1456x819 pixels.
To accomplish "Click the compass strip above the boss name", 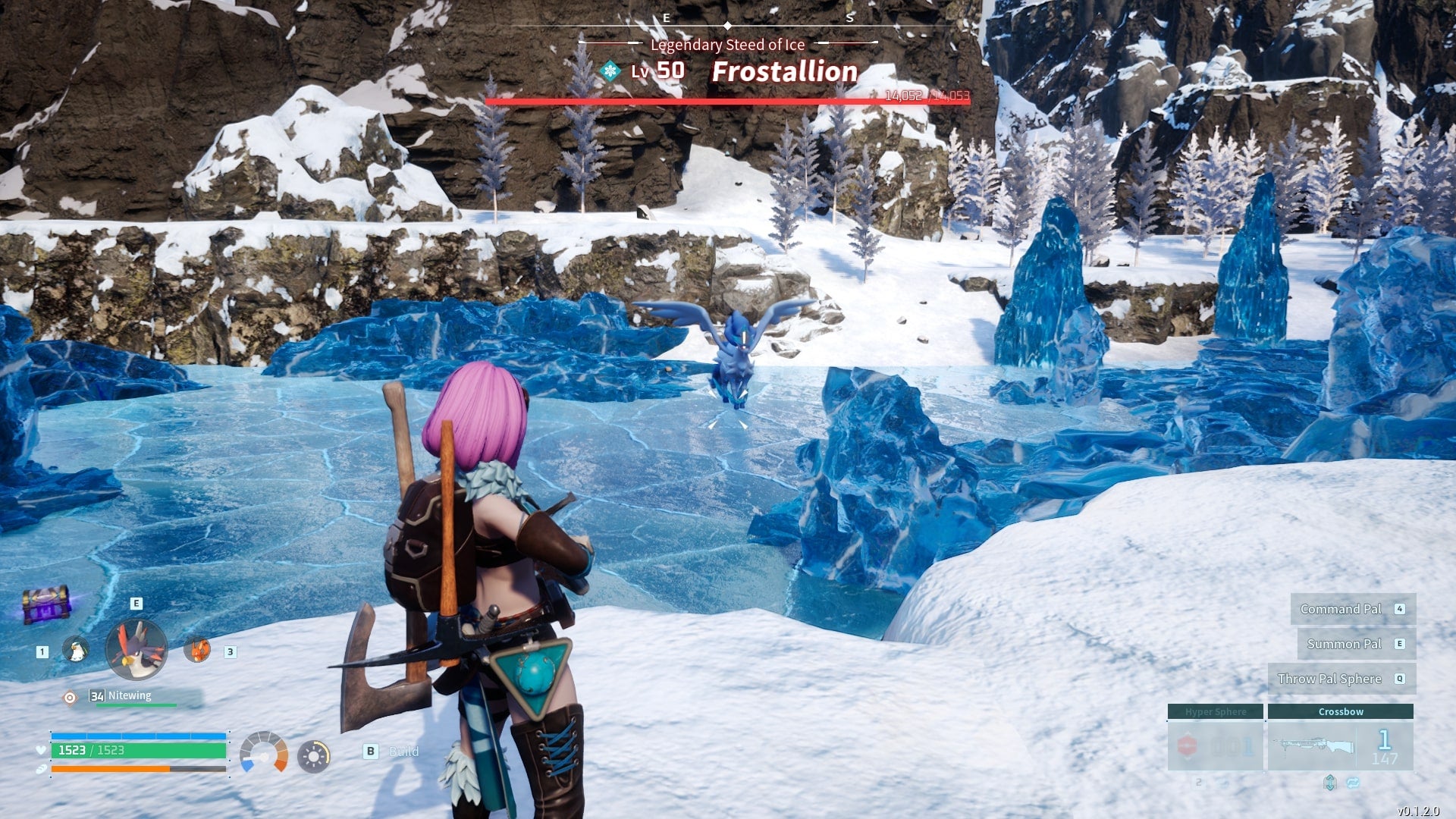I will (728, 25).
